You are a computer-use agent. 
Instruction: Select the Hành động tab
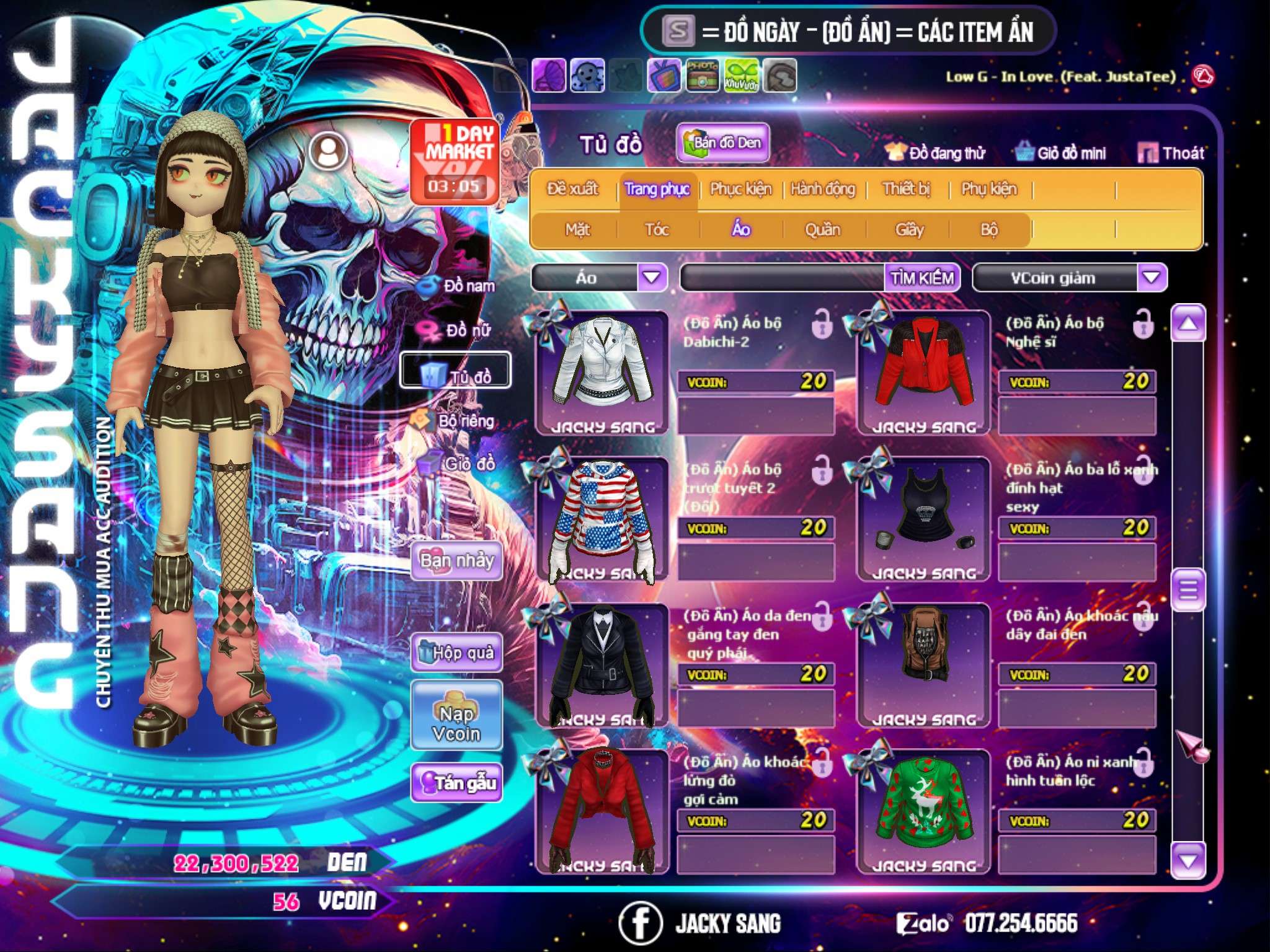tap(822, 188)
